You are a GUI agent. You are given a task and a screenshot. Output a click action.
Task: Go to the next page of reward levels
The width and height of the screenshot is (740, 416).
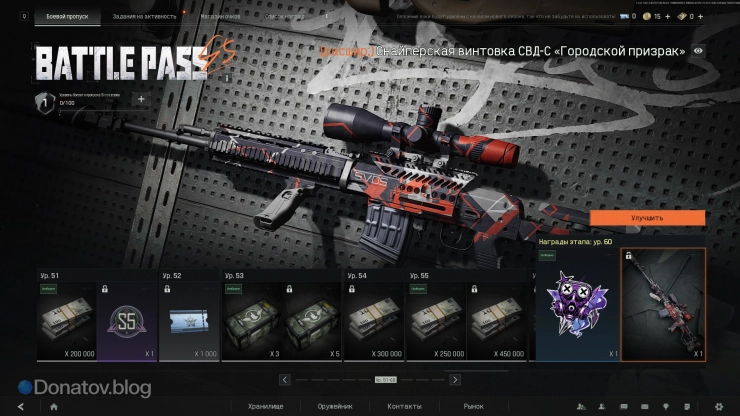pos(455,380)
